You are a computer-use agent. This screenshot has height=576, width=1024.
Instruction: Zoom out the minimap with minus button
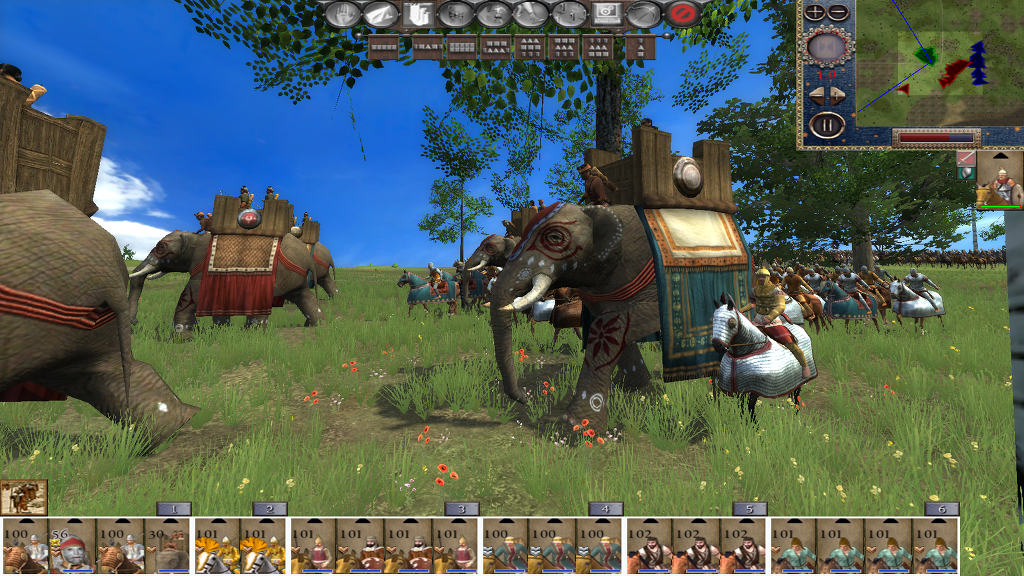pos(838,12)
